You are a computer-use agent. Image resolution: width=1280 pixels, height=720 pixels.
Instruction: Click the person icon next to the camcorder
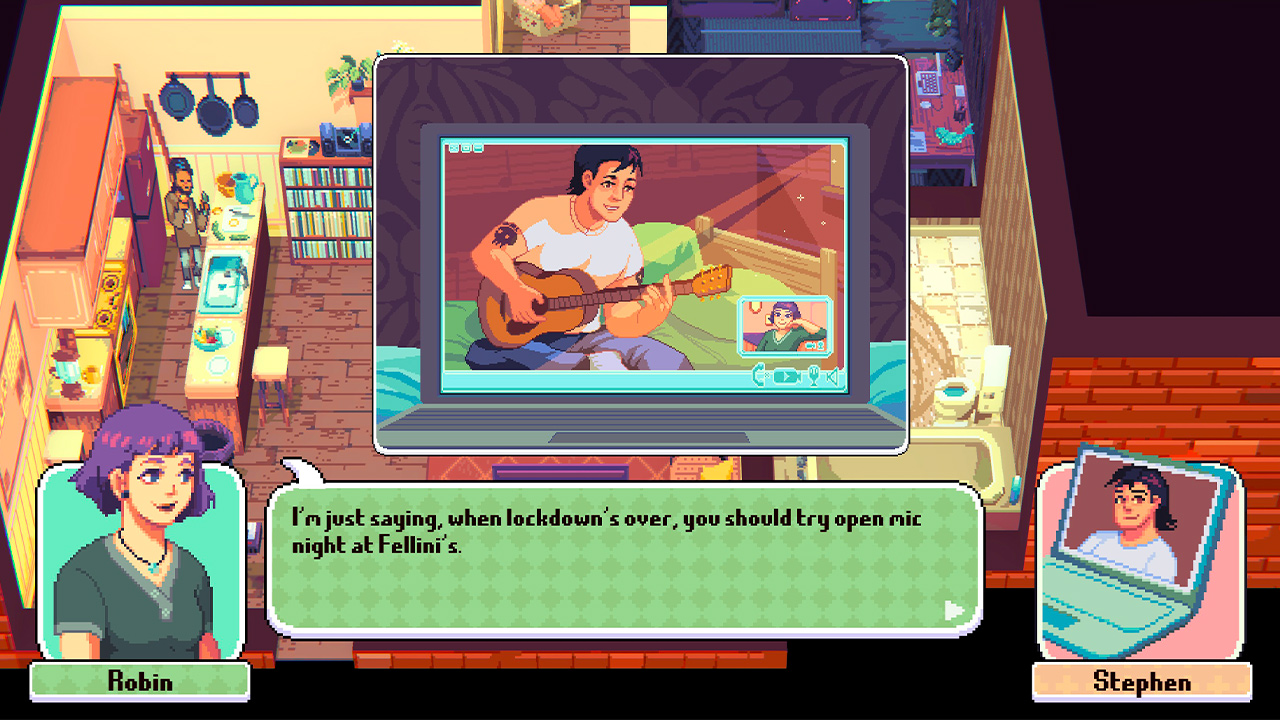822,346
